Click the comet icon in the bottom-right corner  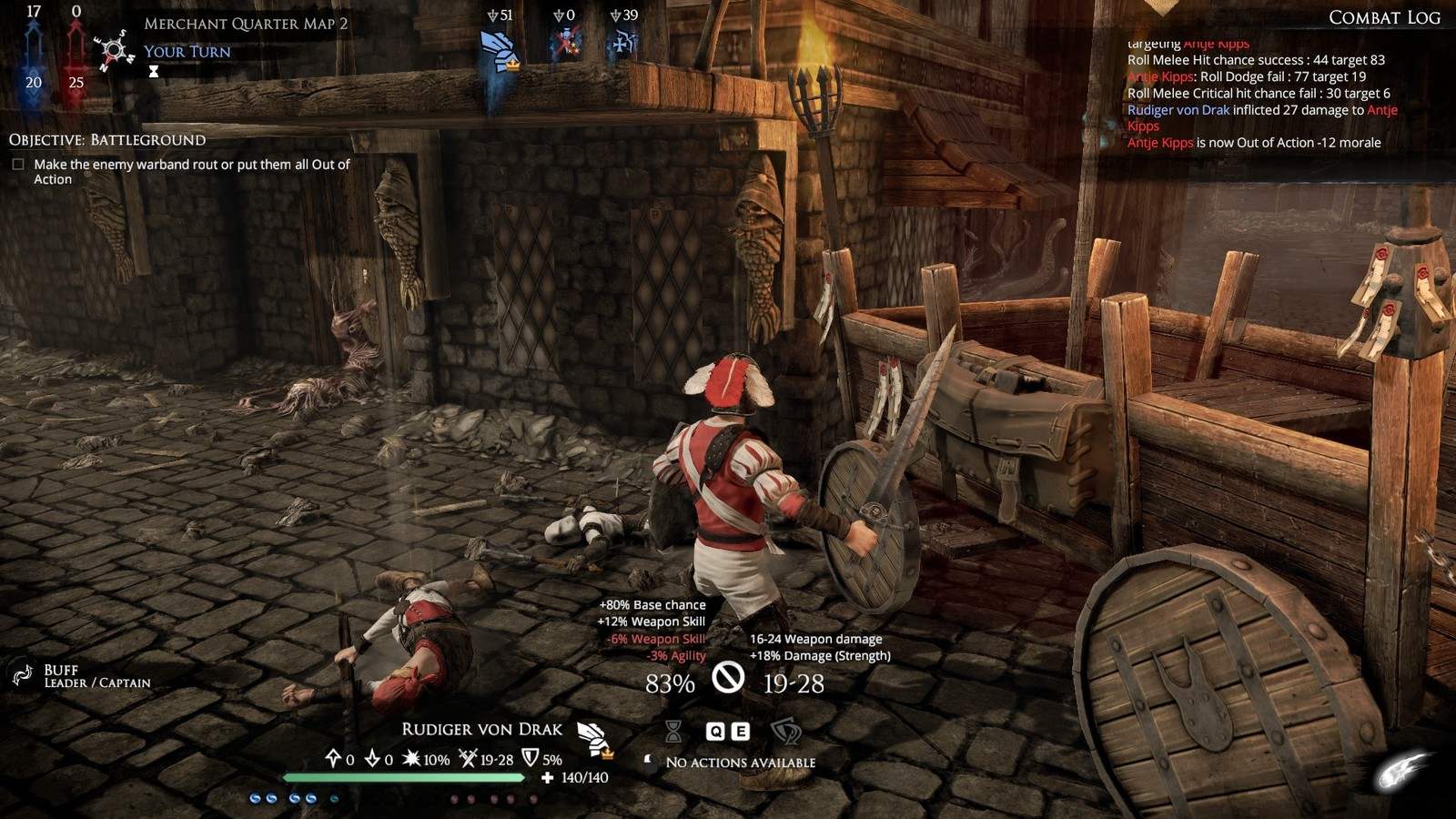pyautogui.click(x=1401, y=773)
